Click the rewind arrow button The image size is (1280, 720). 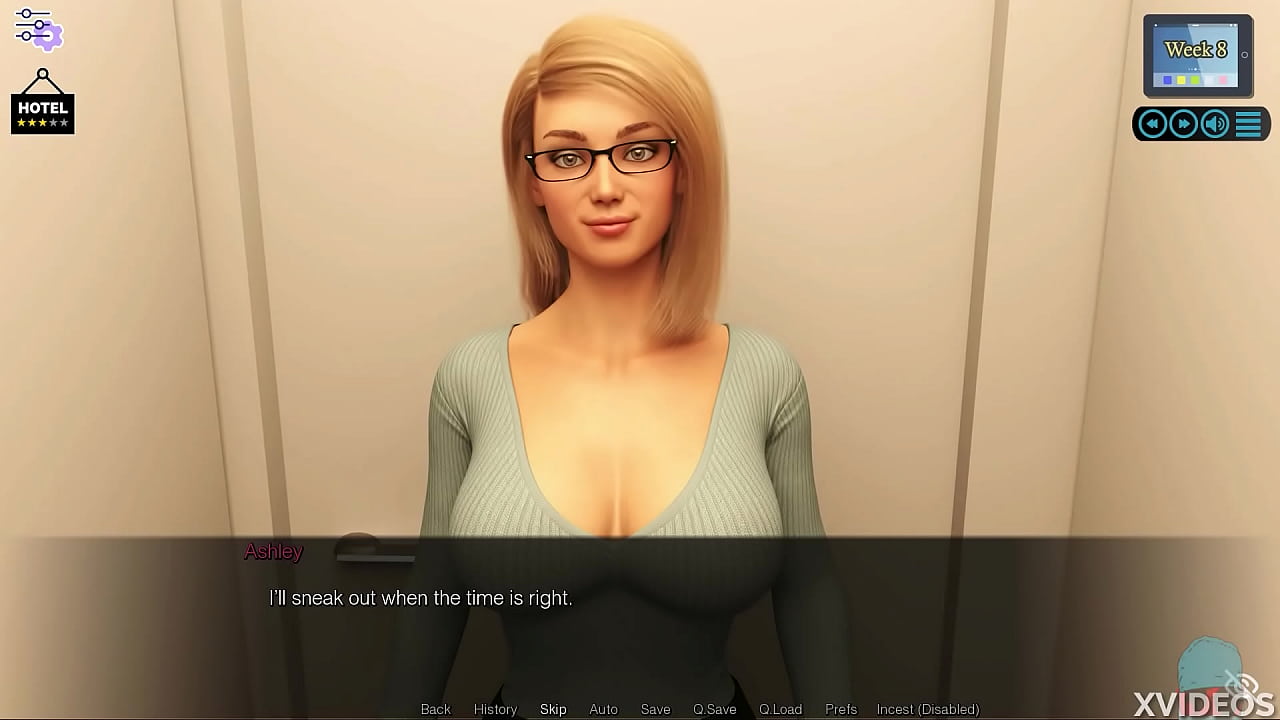tap(1153, 124)
